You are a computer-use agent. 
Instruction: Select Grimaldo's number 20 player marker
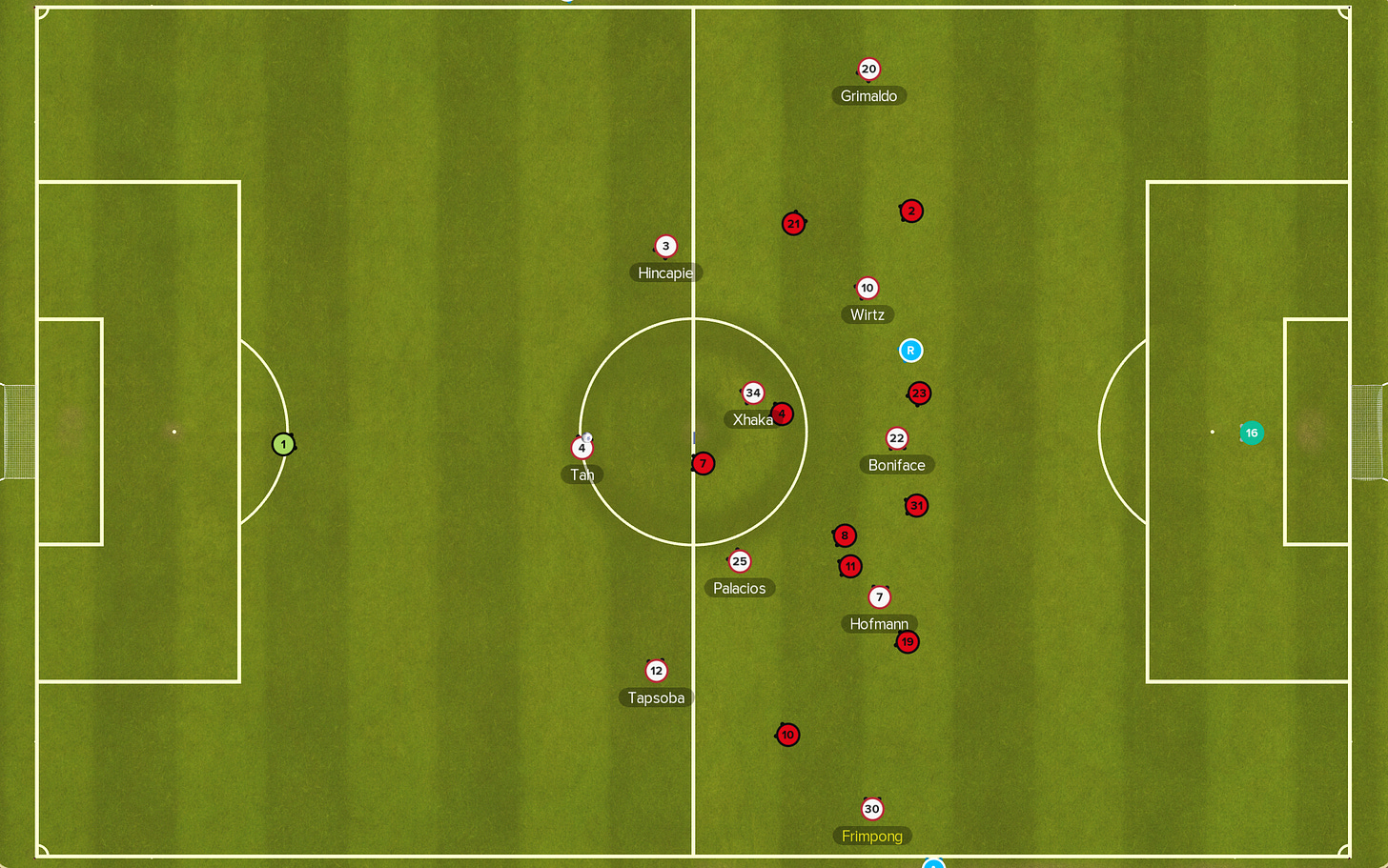pyautogui.click(x=868, y=69)
